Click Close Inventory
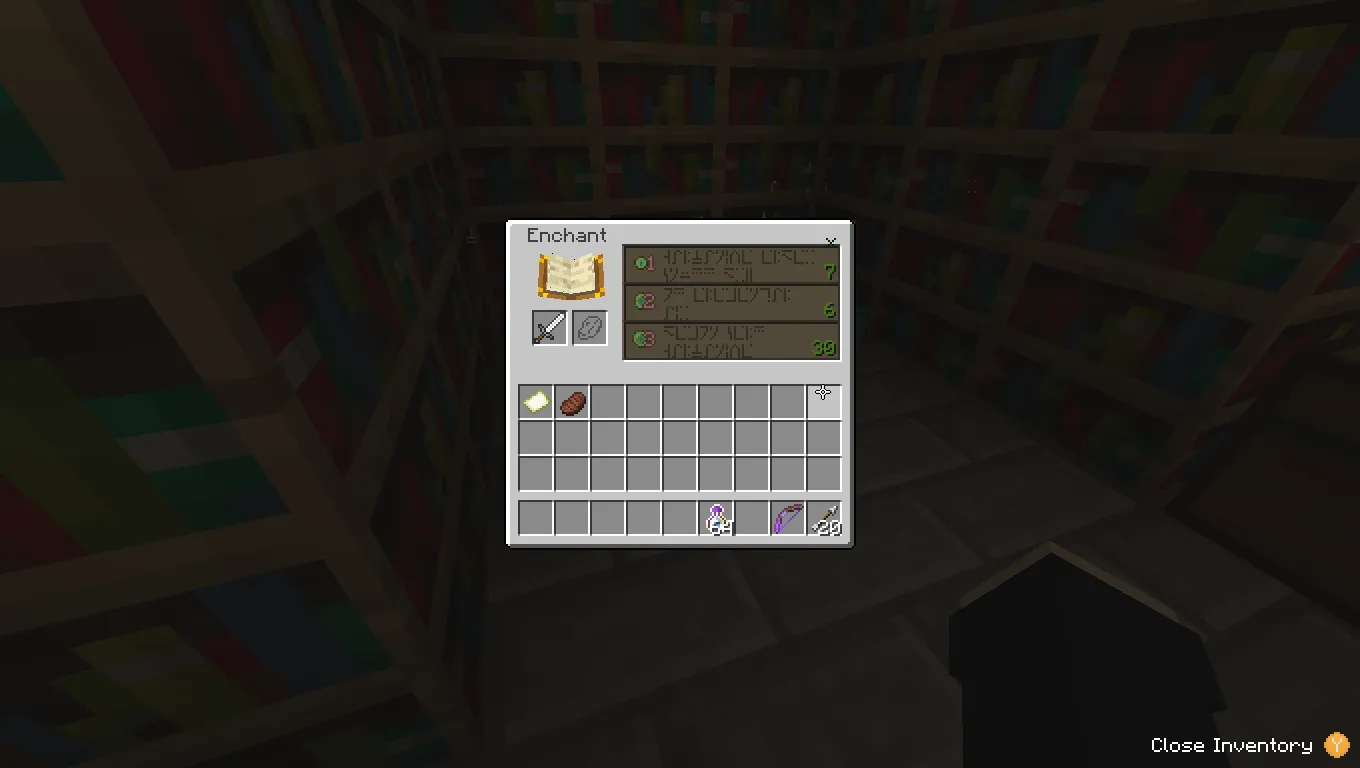 click(1231, 745)
